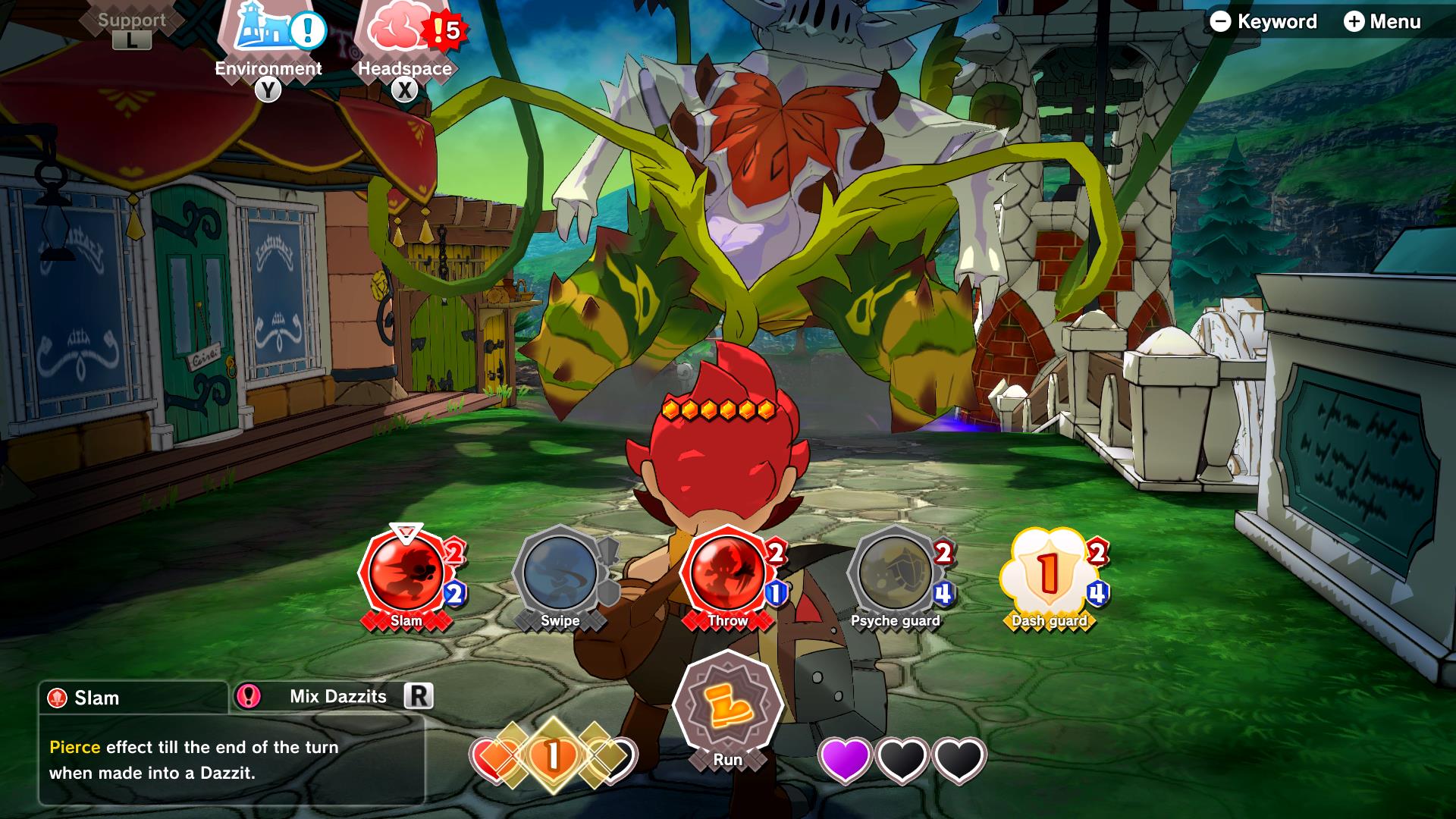Activate the Dash guard orb
1456x819 pixels.
1049,572
